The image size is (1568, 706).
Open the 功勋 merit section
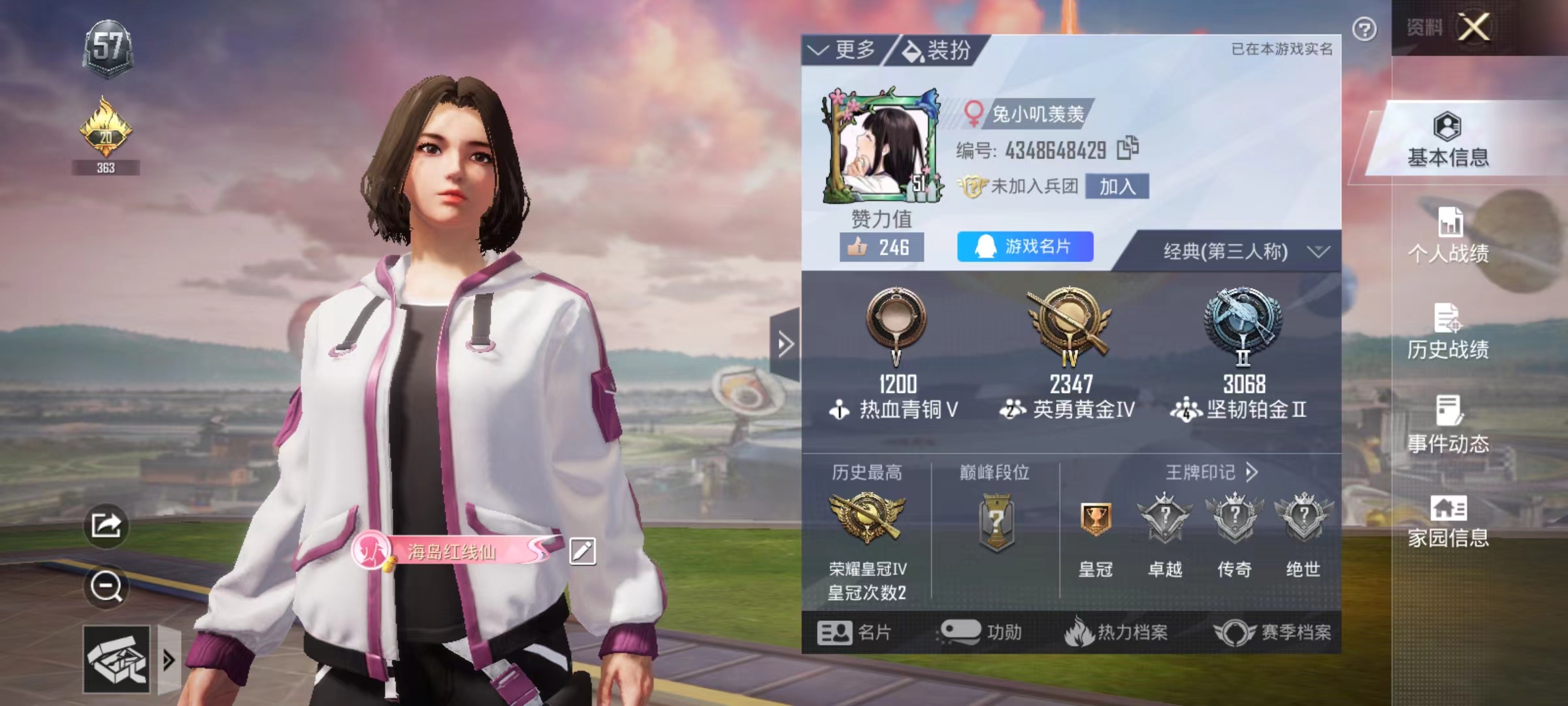tap(981, 632)
